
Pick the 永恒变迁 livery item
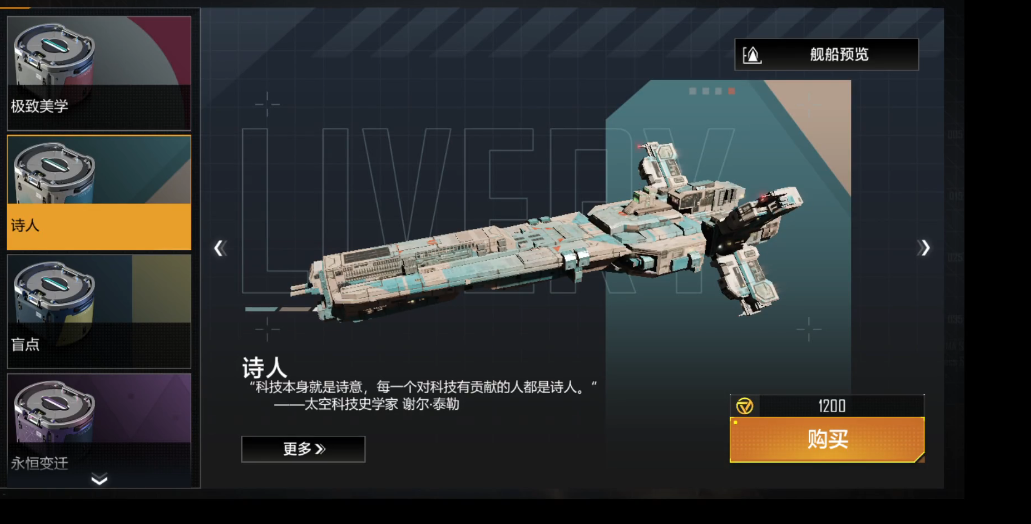click(99, 425)
